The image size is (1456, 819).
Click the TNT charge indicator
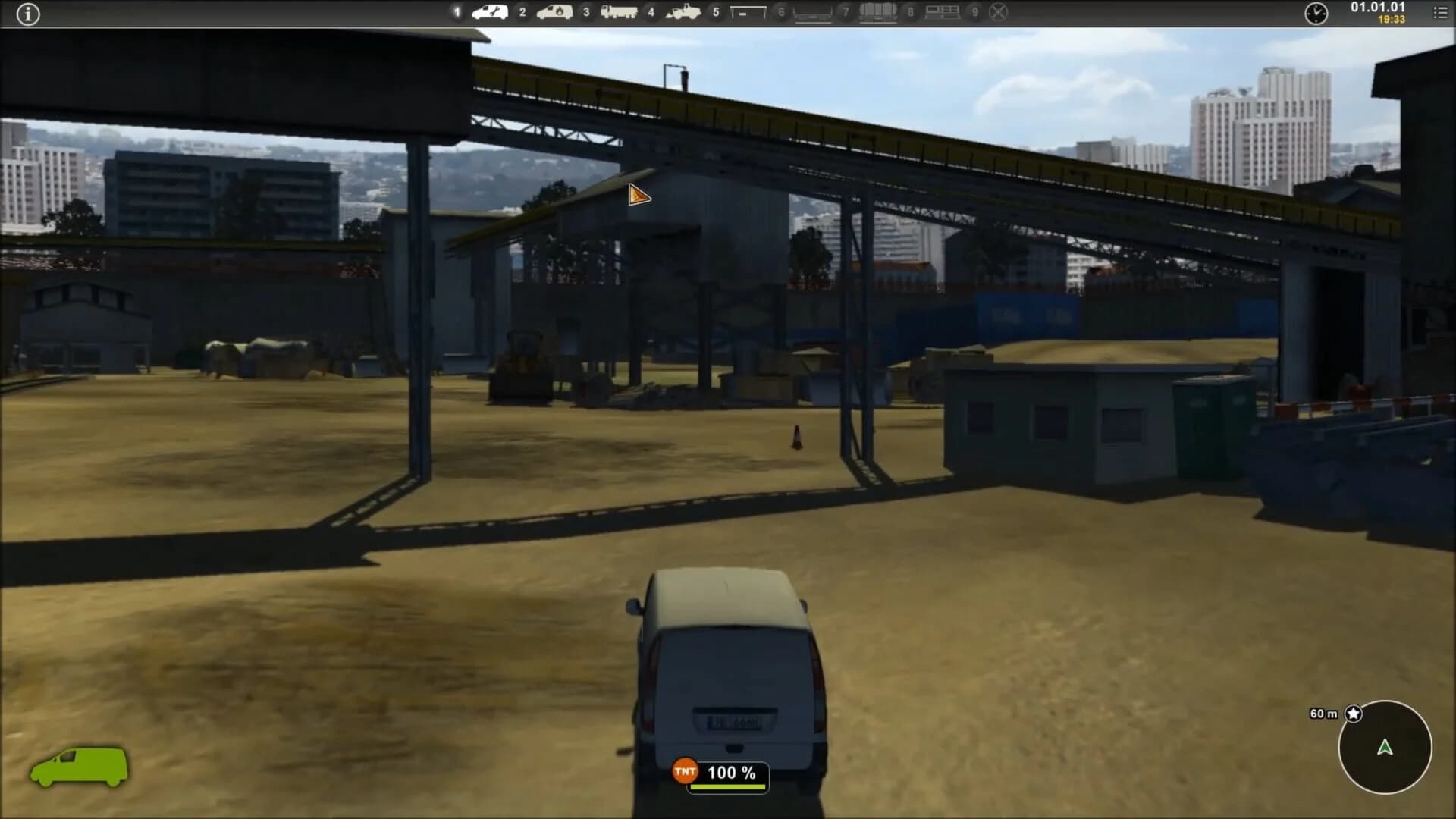click(685, 772)
